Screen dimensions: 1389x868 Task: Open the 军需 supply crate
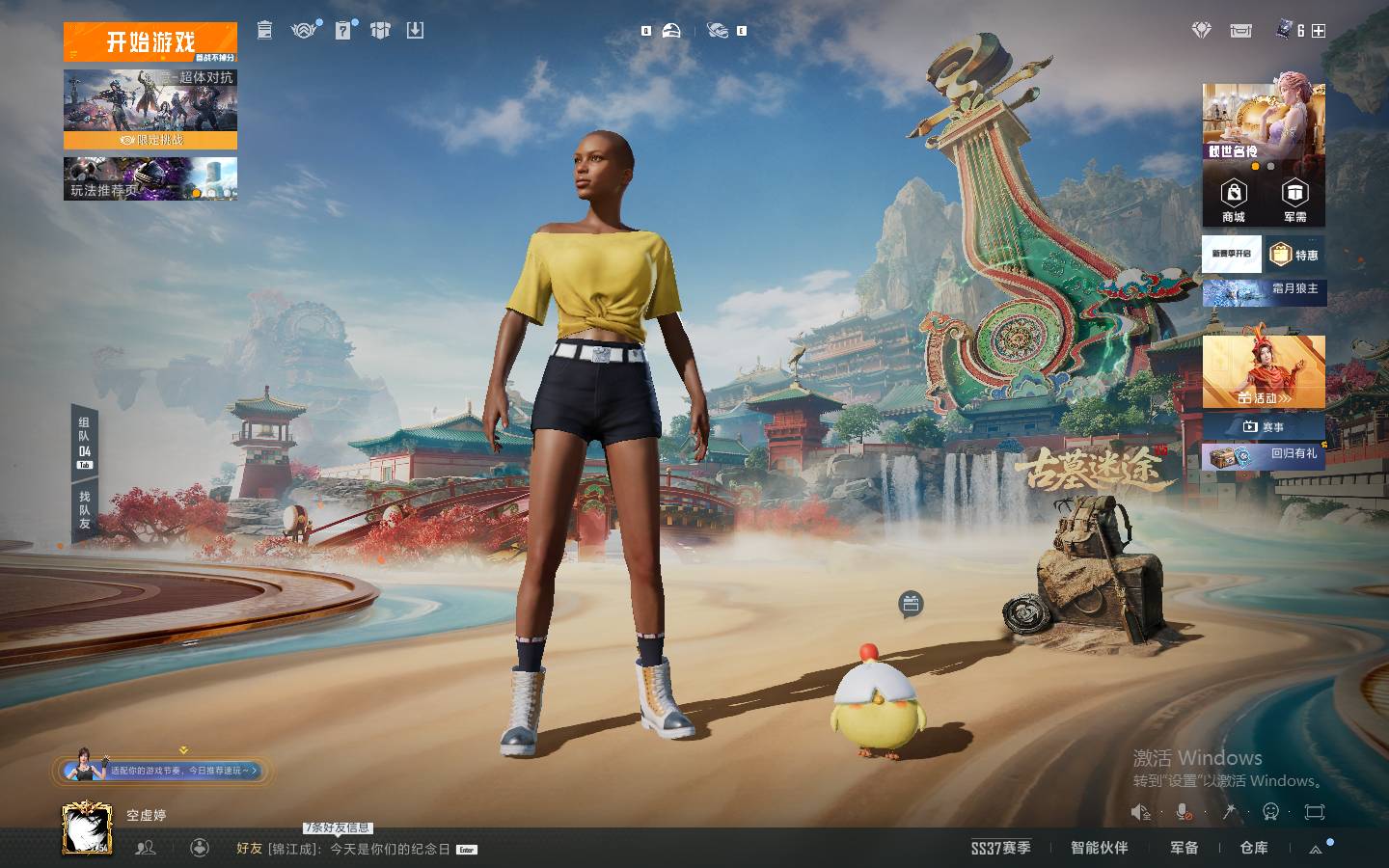[x=1294, y=201]
